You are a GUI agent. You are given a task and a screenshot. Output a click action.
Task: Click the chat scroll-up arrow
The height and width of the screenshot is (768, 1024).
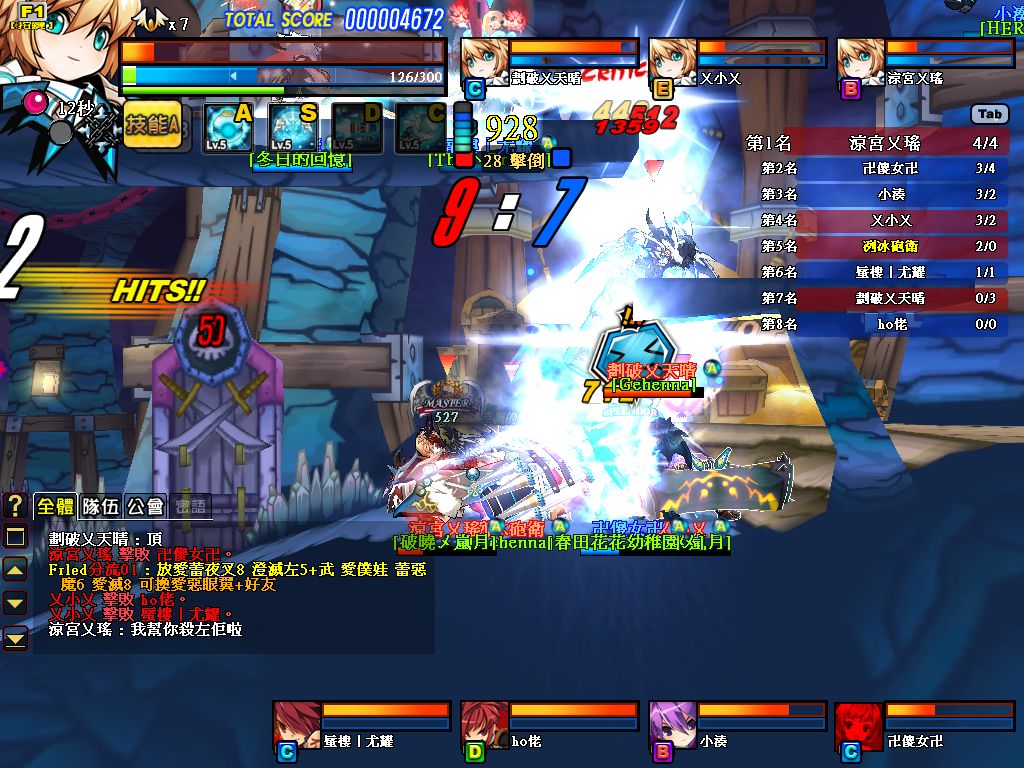pos(15,570)
